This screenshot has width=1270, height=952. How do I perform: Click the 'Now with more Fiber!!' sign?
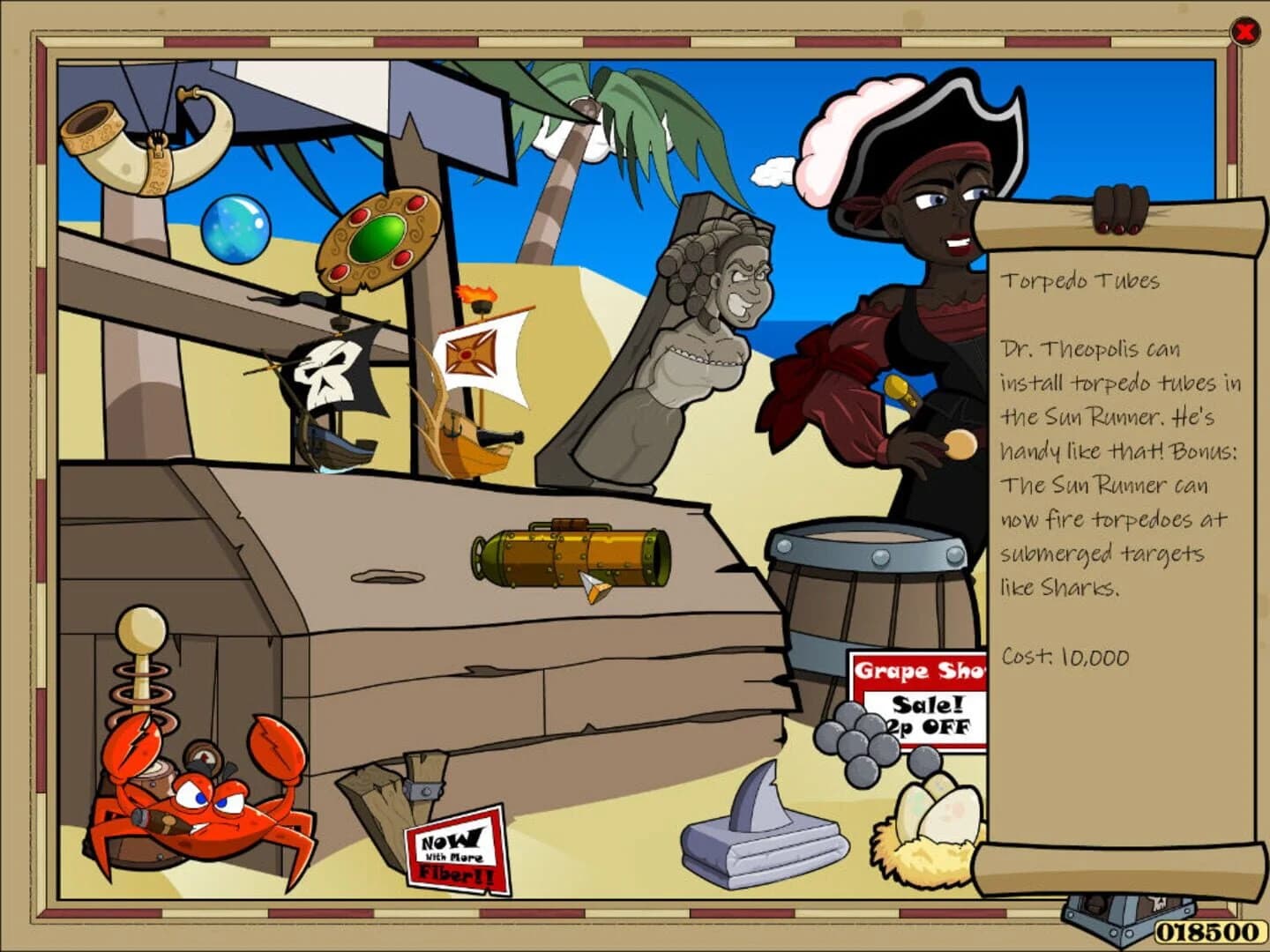459,851
